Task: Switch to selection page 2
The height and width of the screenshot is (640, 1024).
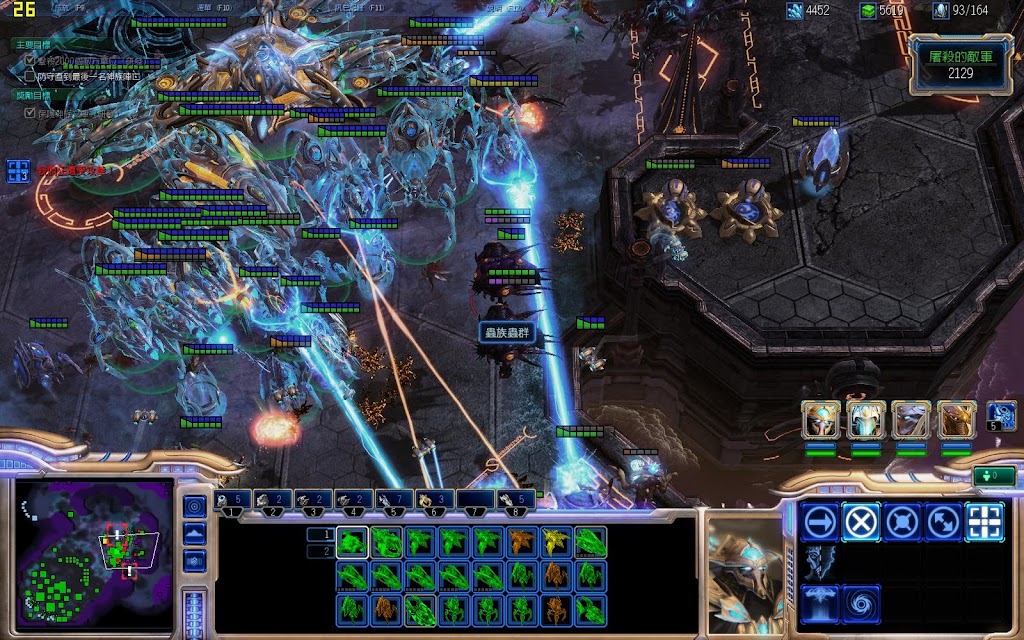Action: coord(319,551)
